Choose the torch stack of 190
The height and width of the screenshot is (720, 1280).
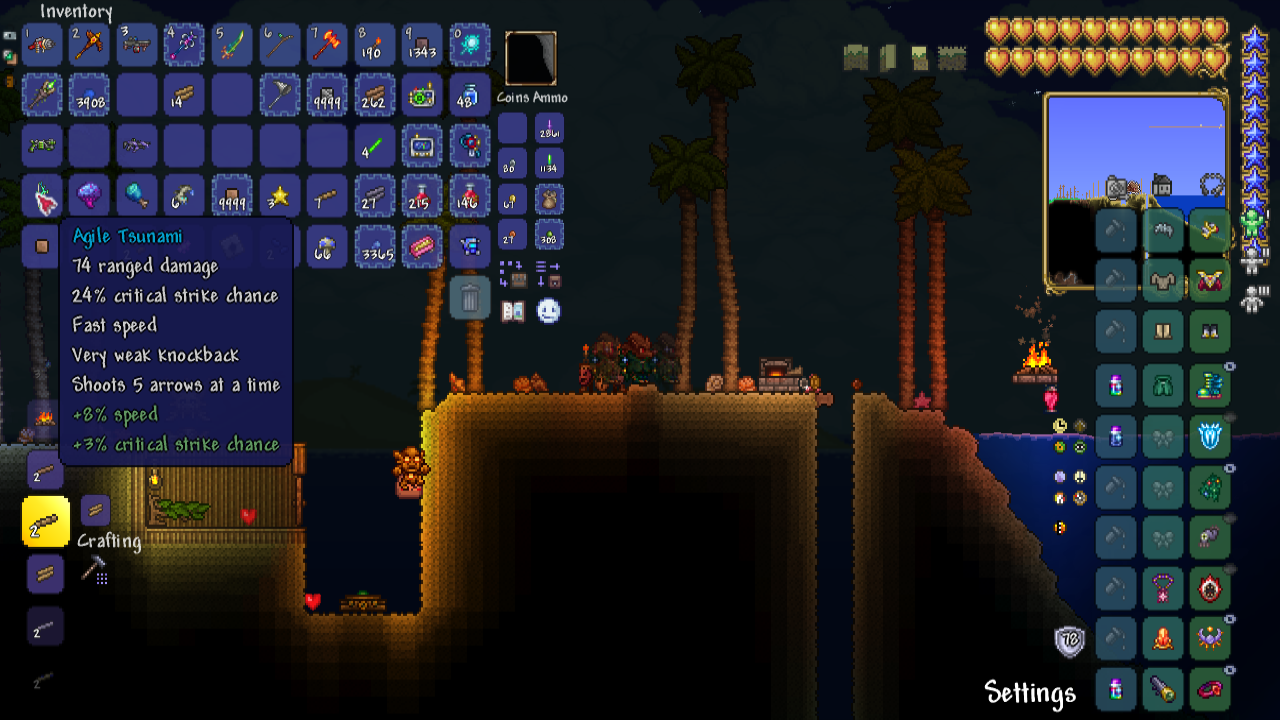[x=374, y=45]
